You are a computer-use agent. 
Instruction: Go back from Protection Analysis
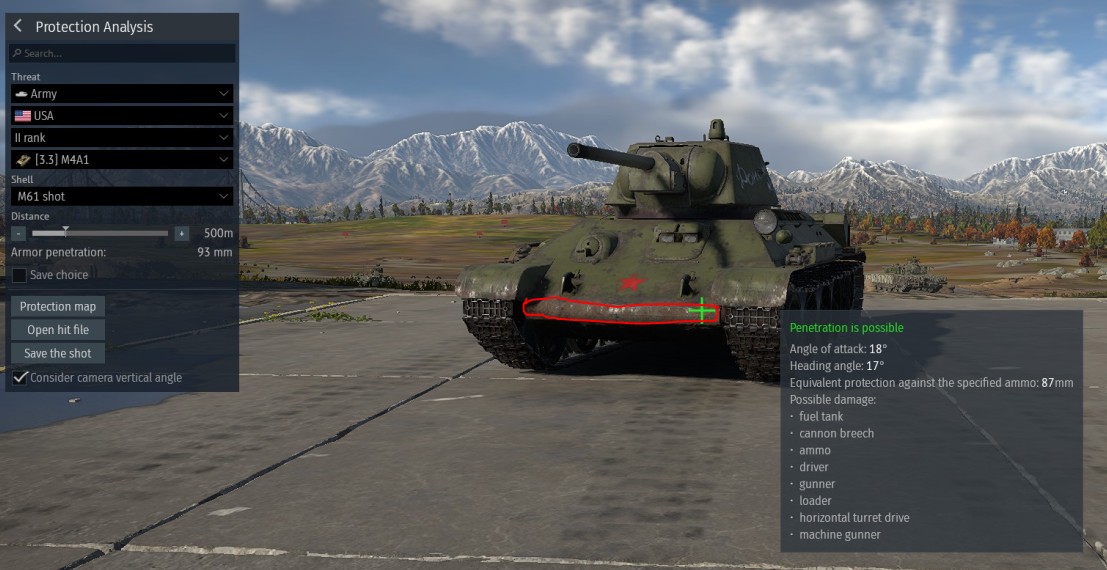(18, 27)
